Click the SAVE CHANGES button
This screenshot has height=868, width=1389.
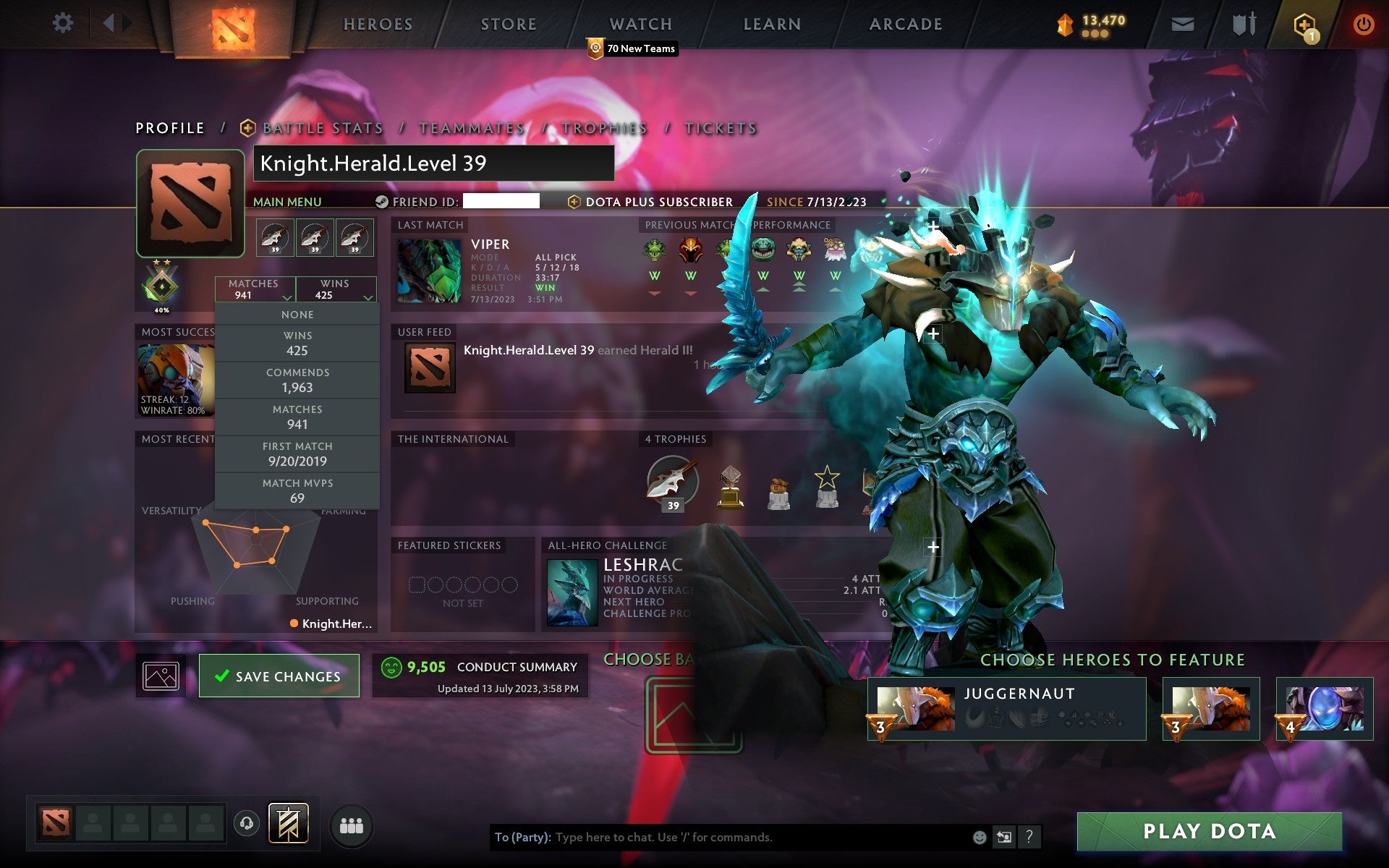pos(279,676)
